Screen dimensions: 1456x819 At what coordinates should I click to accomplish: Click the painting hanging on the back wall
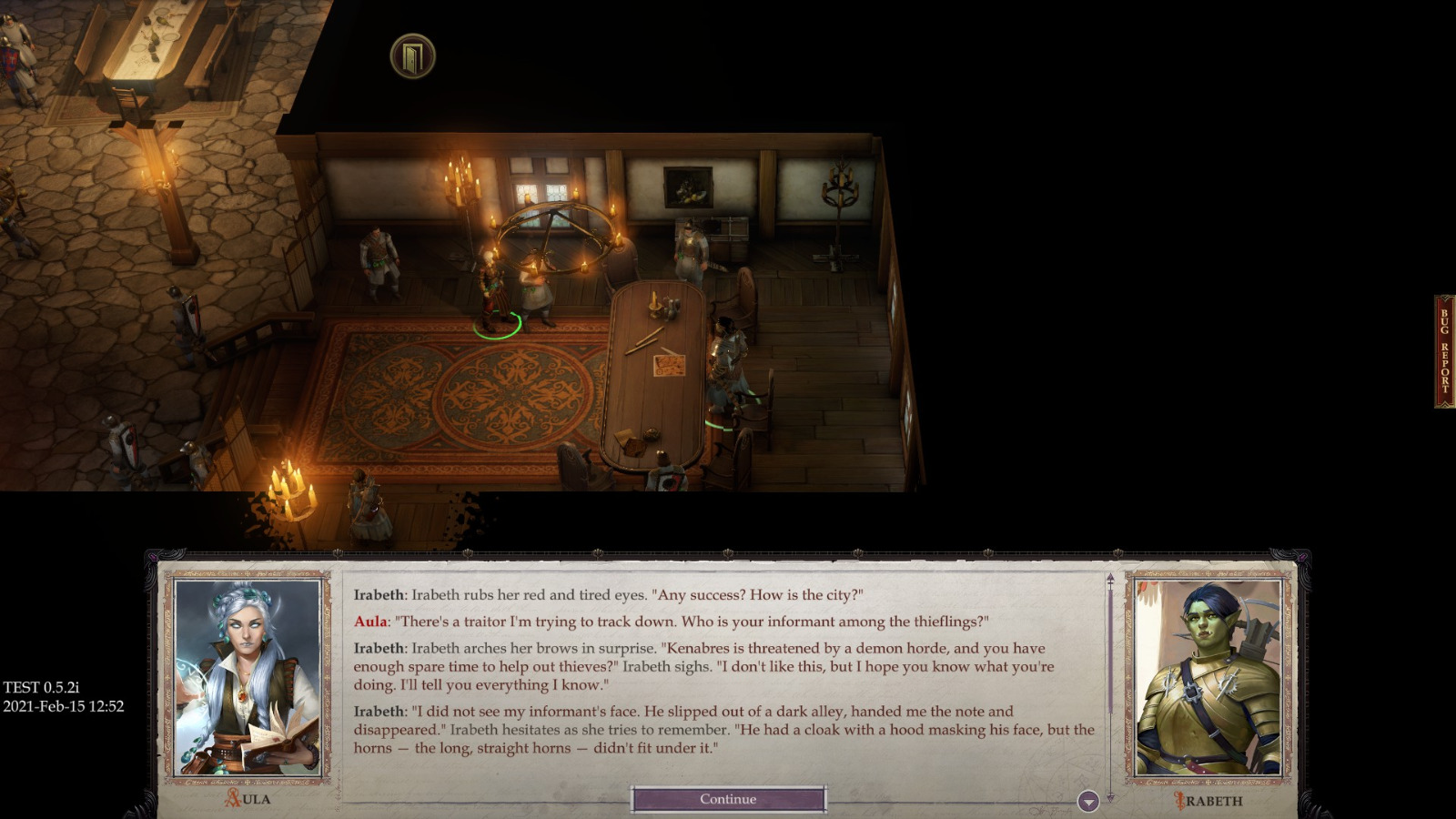coord(689,188)
